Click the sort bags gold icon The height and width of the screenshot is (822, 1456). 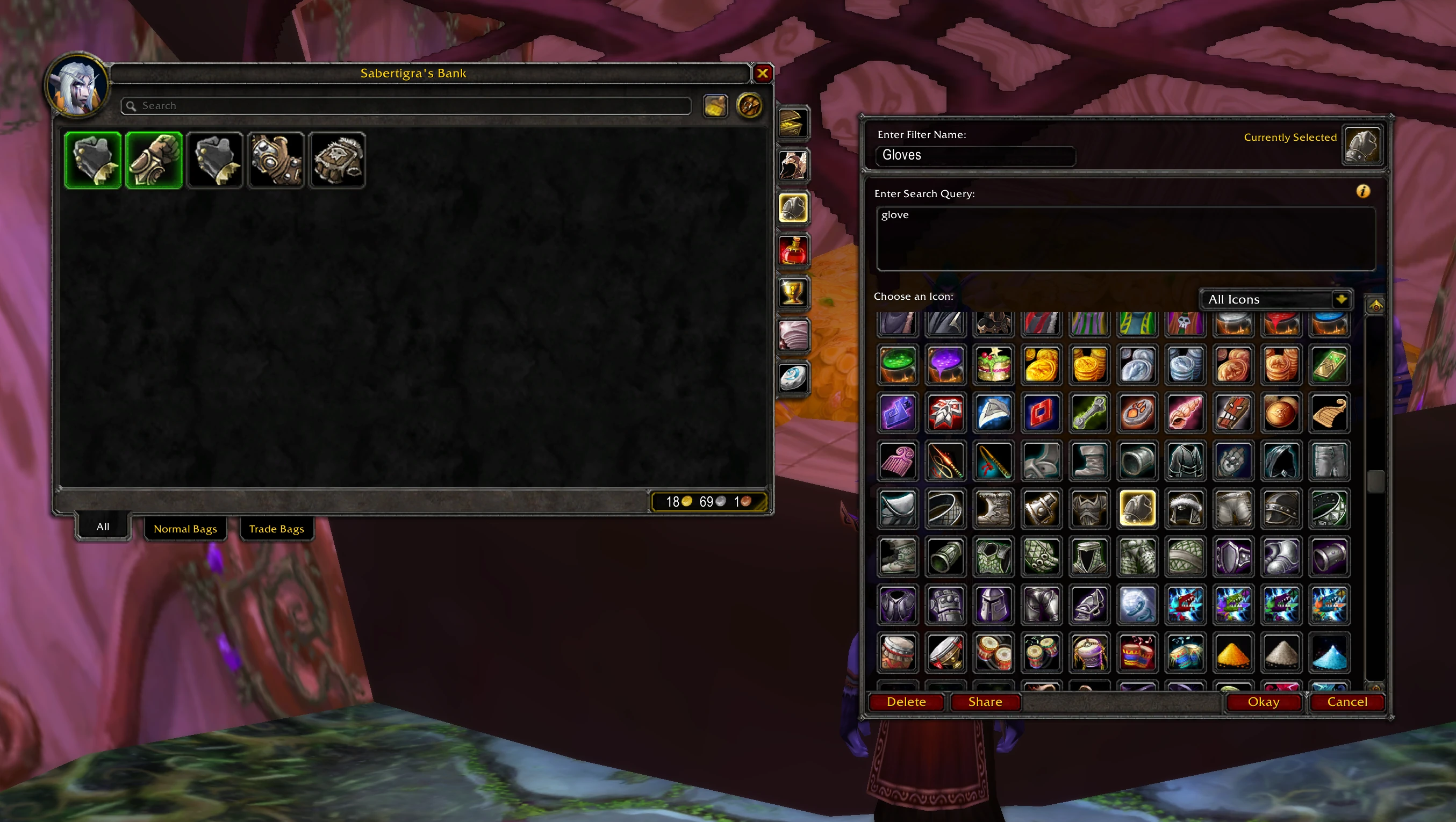click(x=716, y=106)
